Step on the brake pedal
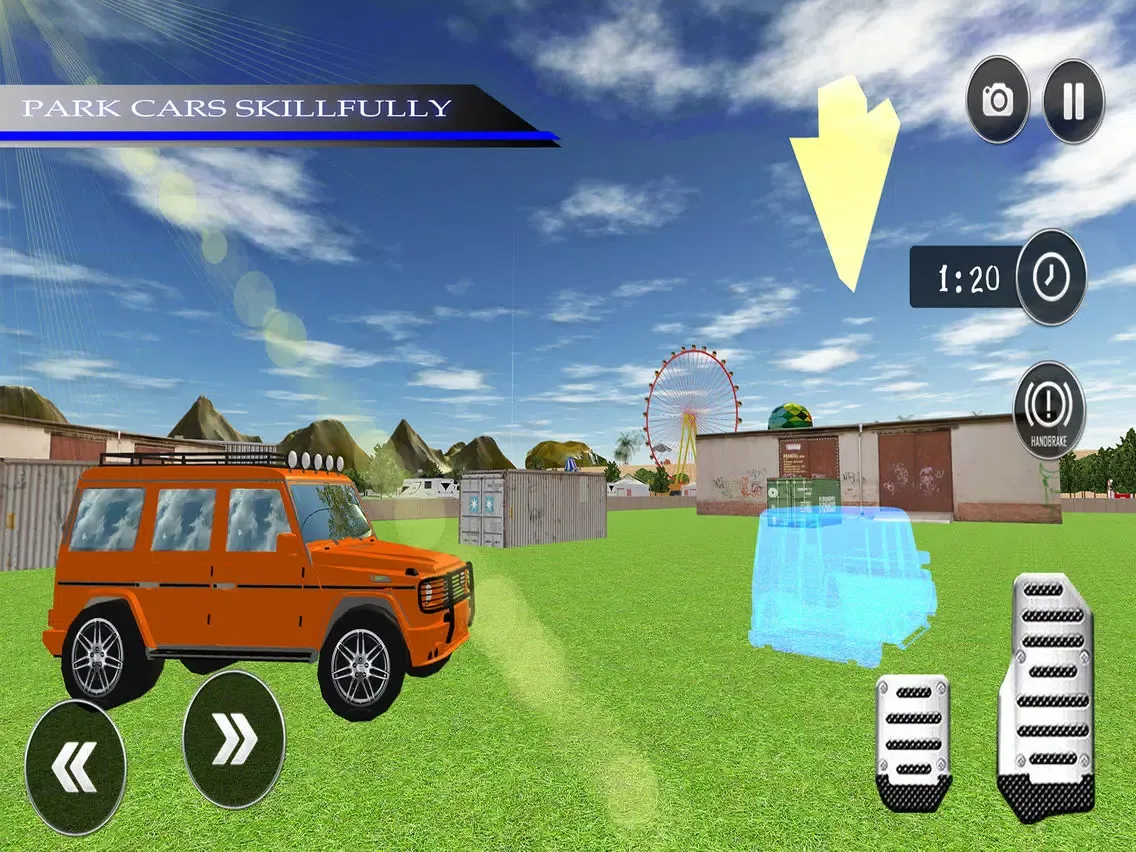 913,741
